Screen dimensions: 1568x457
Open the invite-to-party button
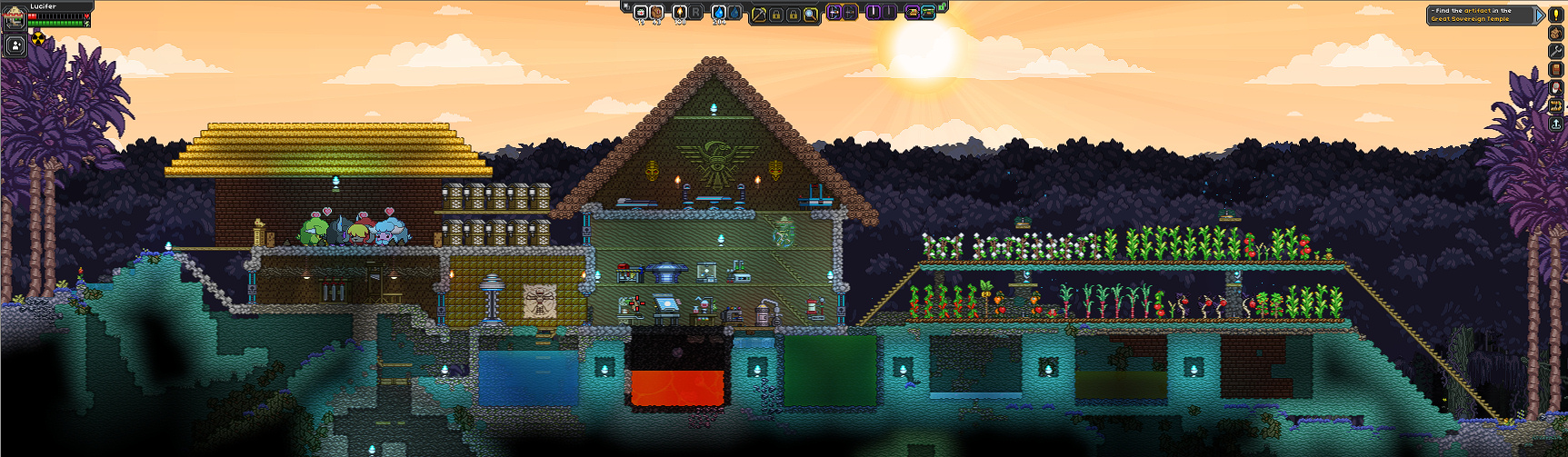click(15, 45)
